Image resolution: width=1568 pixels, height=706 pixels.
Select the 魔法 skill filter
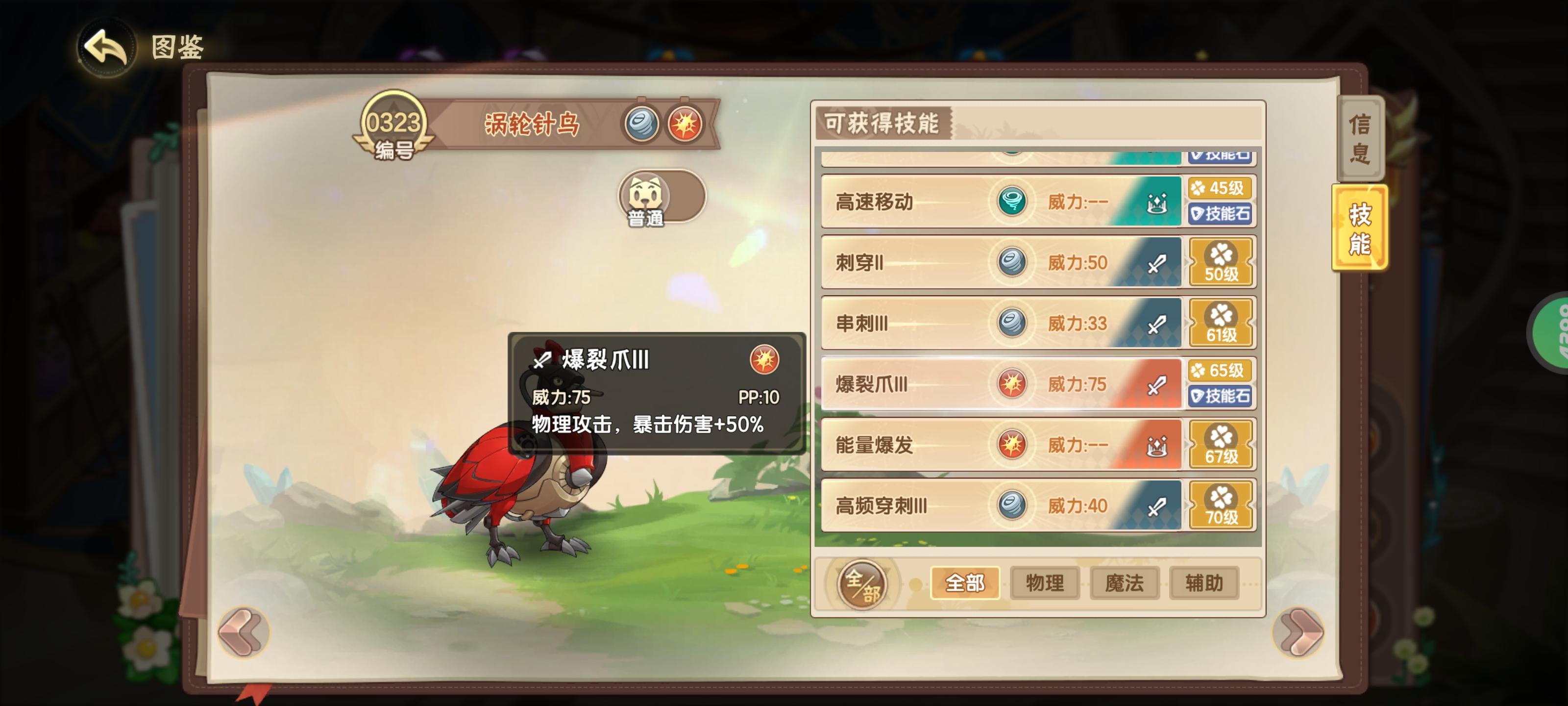click(1124, 583)
